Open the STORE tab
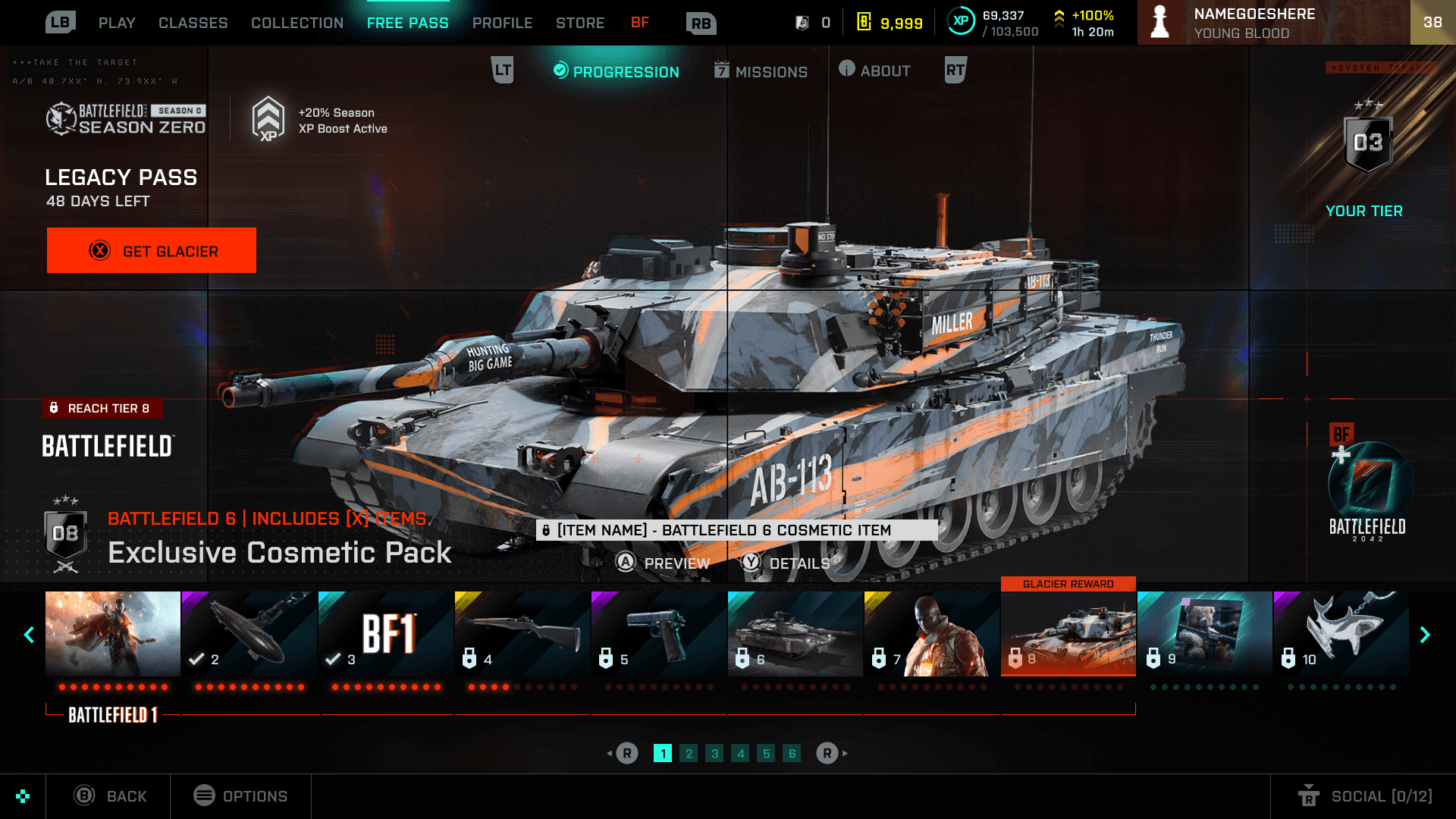 click(580, 23)
